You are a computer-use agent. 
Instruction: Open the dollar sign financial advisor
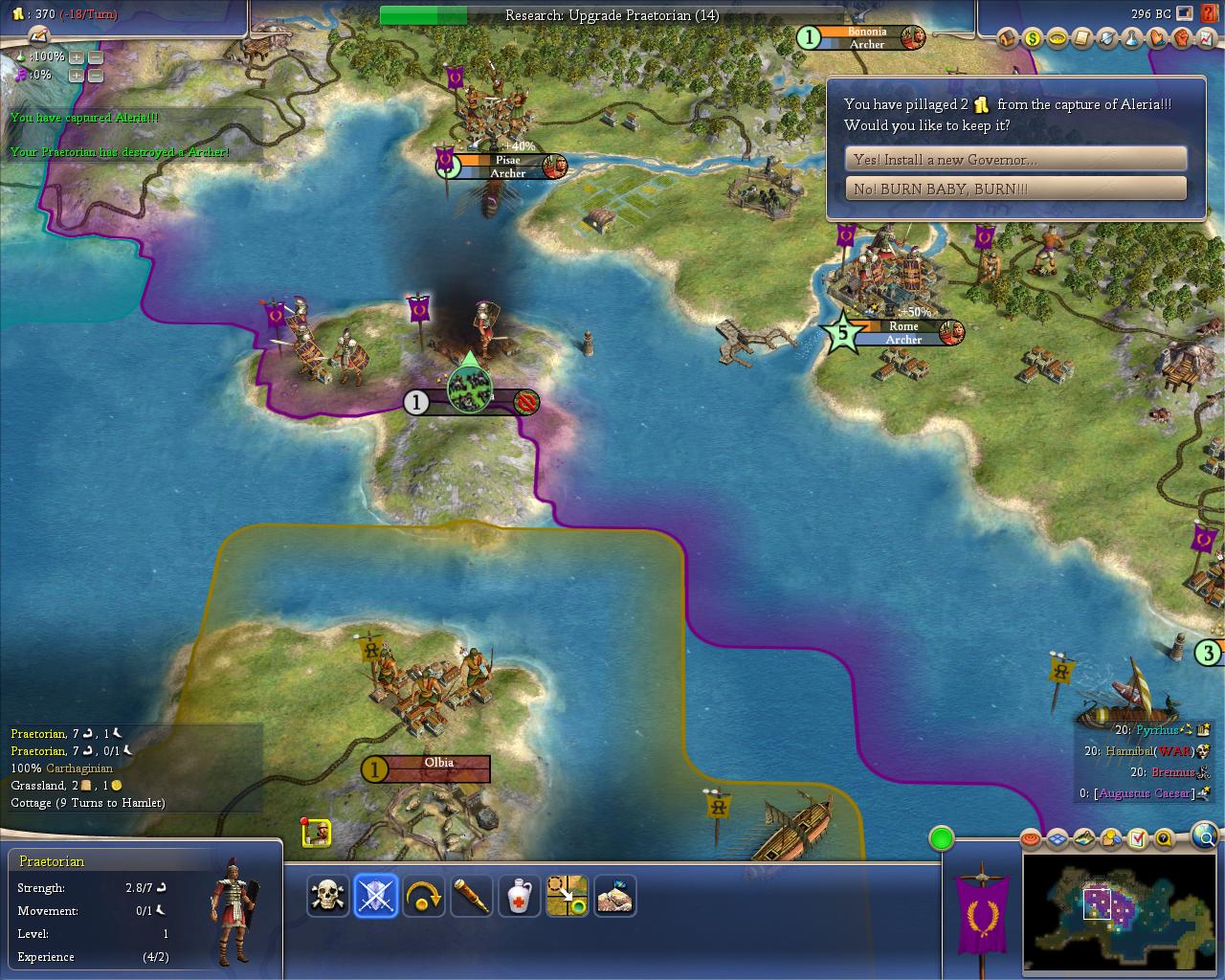tap(1033, 38)
